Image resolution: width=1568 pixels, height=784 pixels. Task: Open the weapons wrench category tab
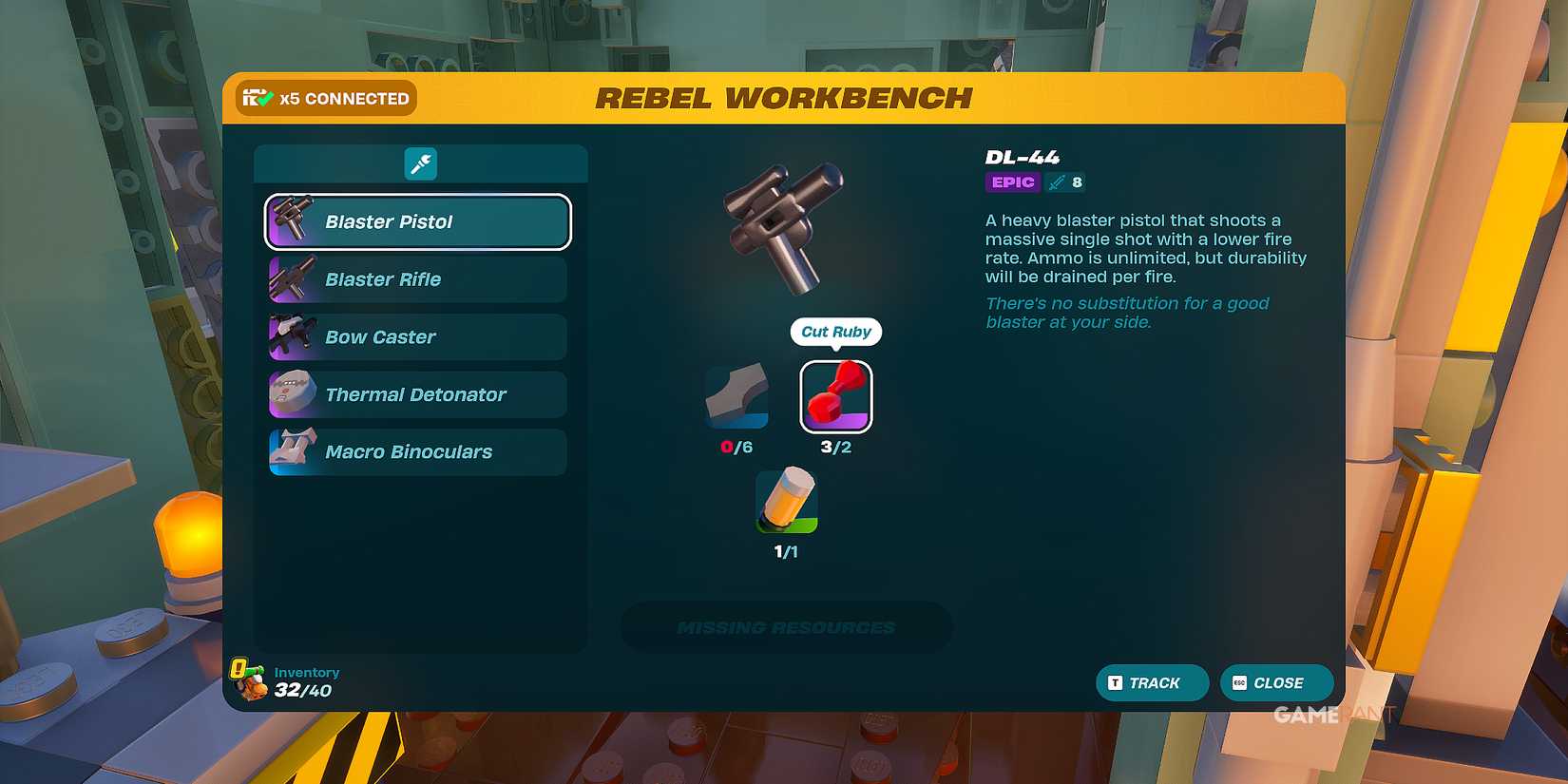click(420, 163)
